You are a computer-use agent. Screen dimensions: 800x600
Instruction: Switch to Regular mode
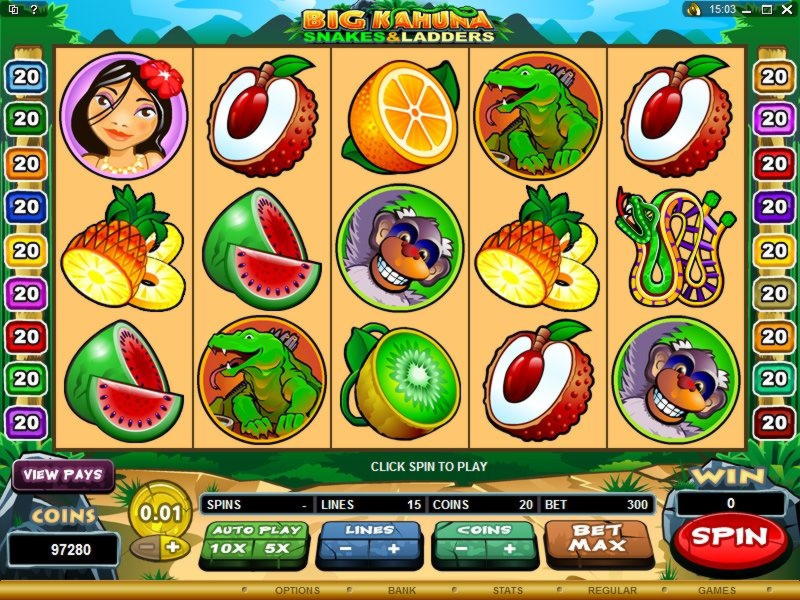(x=613, y=591)
